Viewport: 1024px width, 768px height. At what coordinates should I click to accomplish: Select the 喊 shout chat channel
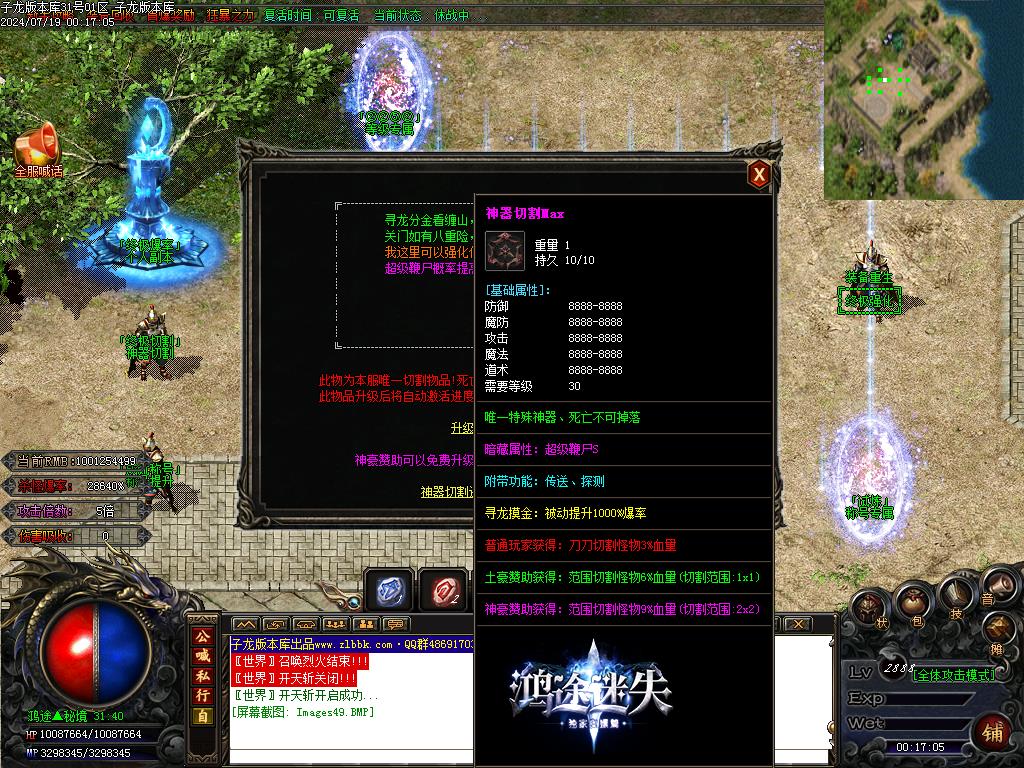tap(203, 656)
